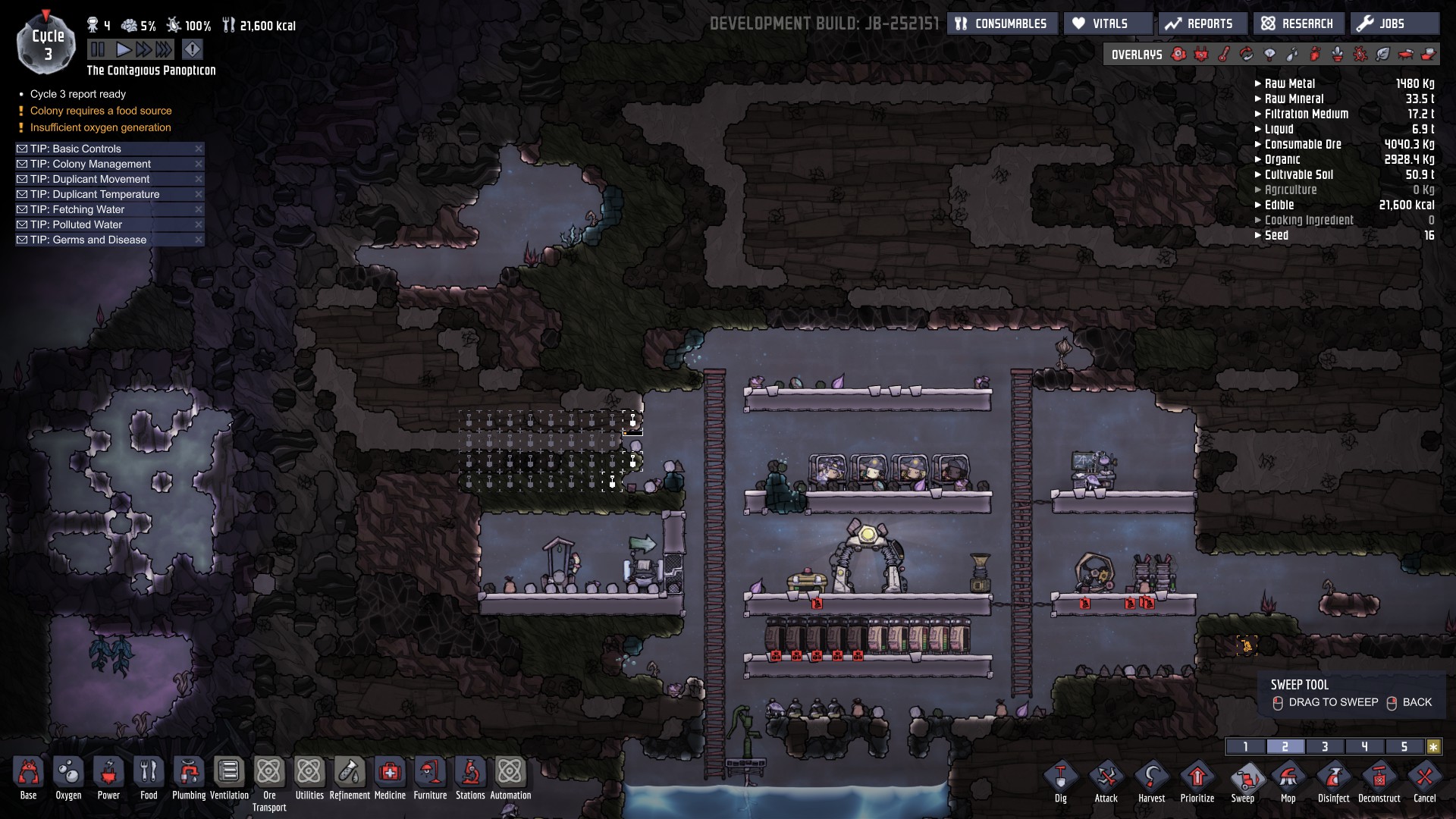Open the Vitals screen
1456x819 pixels.
[1109, 24]
